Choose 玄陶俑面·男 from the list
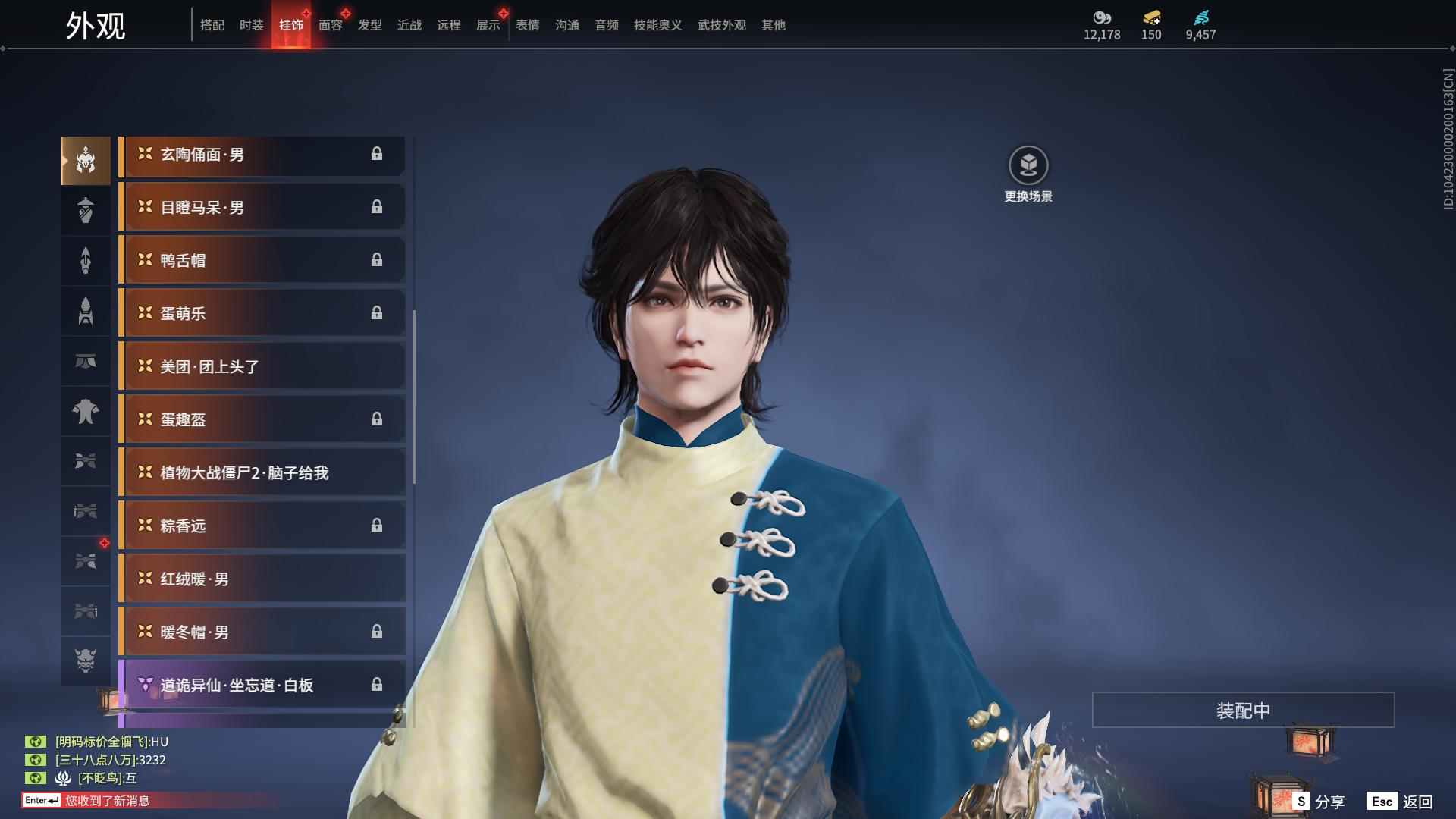Screen dimensions: 1456x819 coord(262,155)
